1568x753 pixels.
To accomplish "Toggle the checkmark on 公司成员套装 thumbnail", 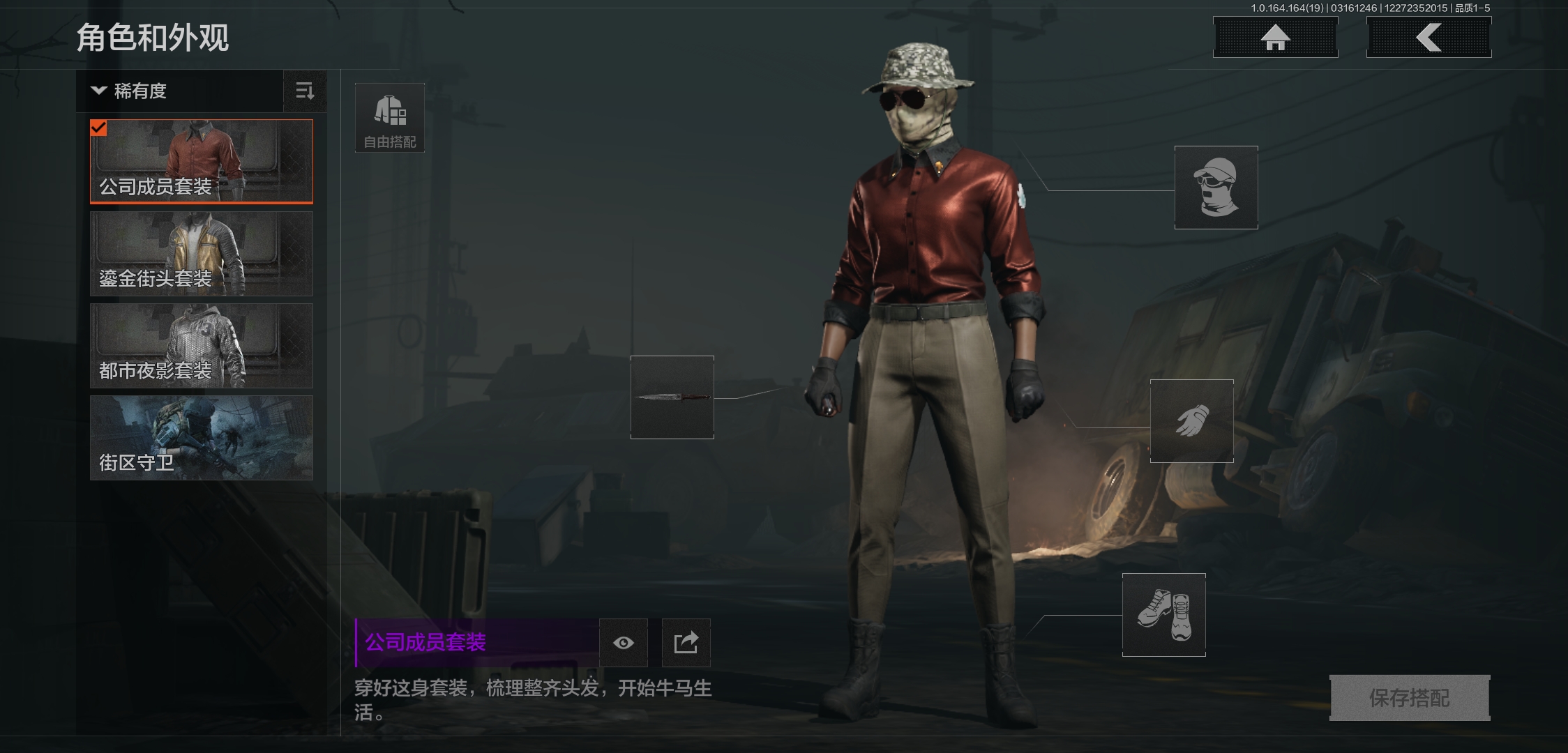I will (100, 128).
